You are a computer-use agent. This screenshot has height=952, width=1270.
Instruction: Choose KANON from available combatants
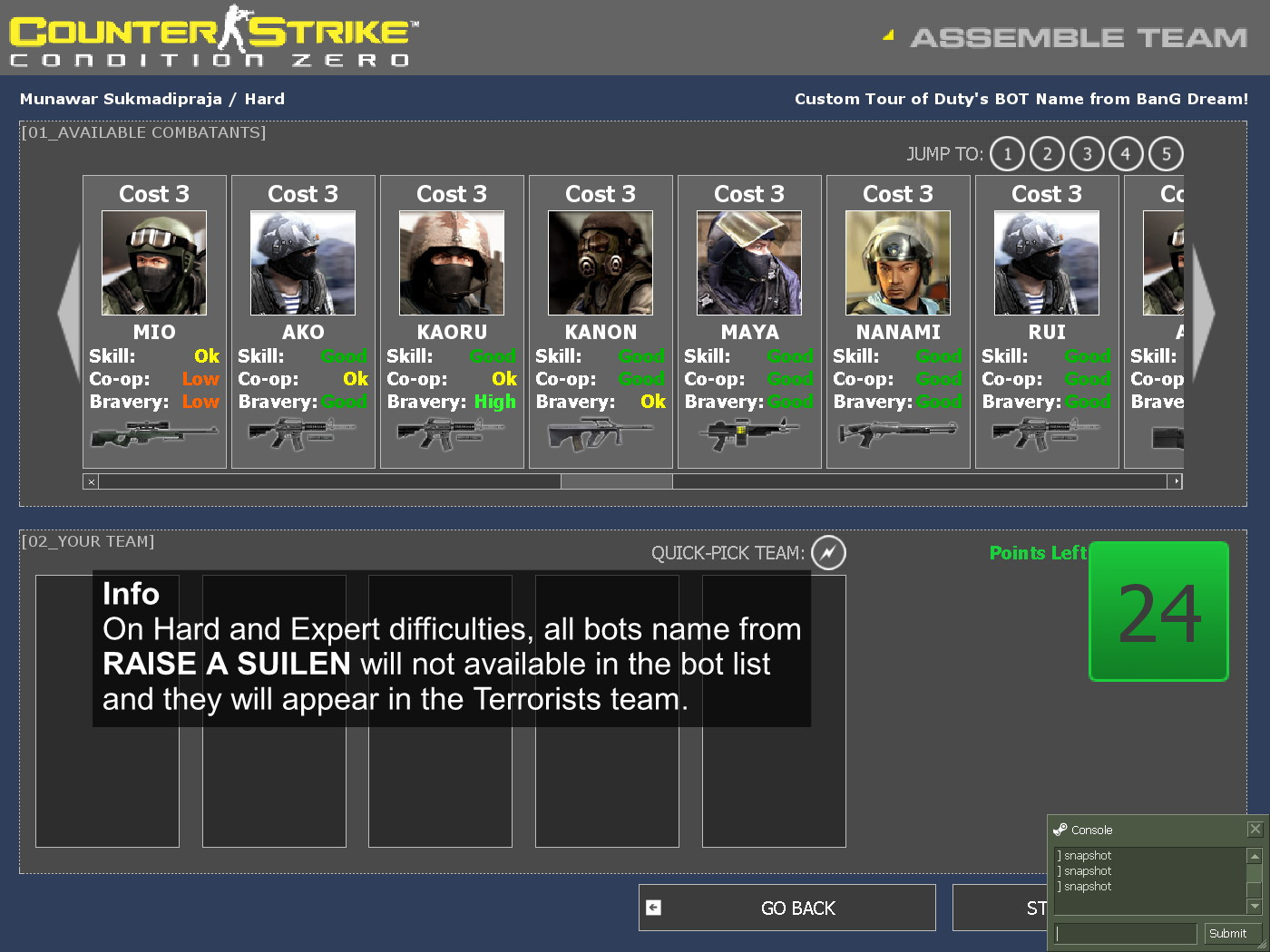click(x=600, y=262)
